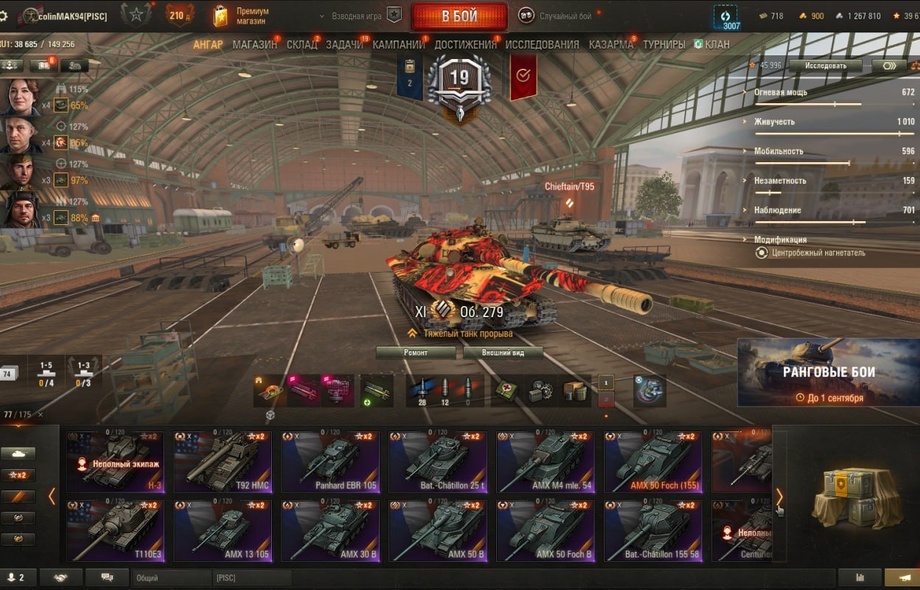Screen dimensions: 920x590
Task: Start battle with the В БОЙ button
Action: click(x=459, y=16)
